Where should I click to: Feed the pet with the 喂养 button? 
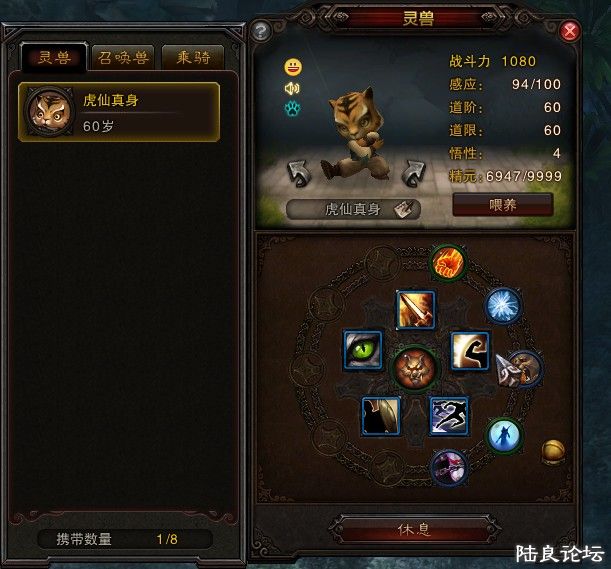coord(502,205)
